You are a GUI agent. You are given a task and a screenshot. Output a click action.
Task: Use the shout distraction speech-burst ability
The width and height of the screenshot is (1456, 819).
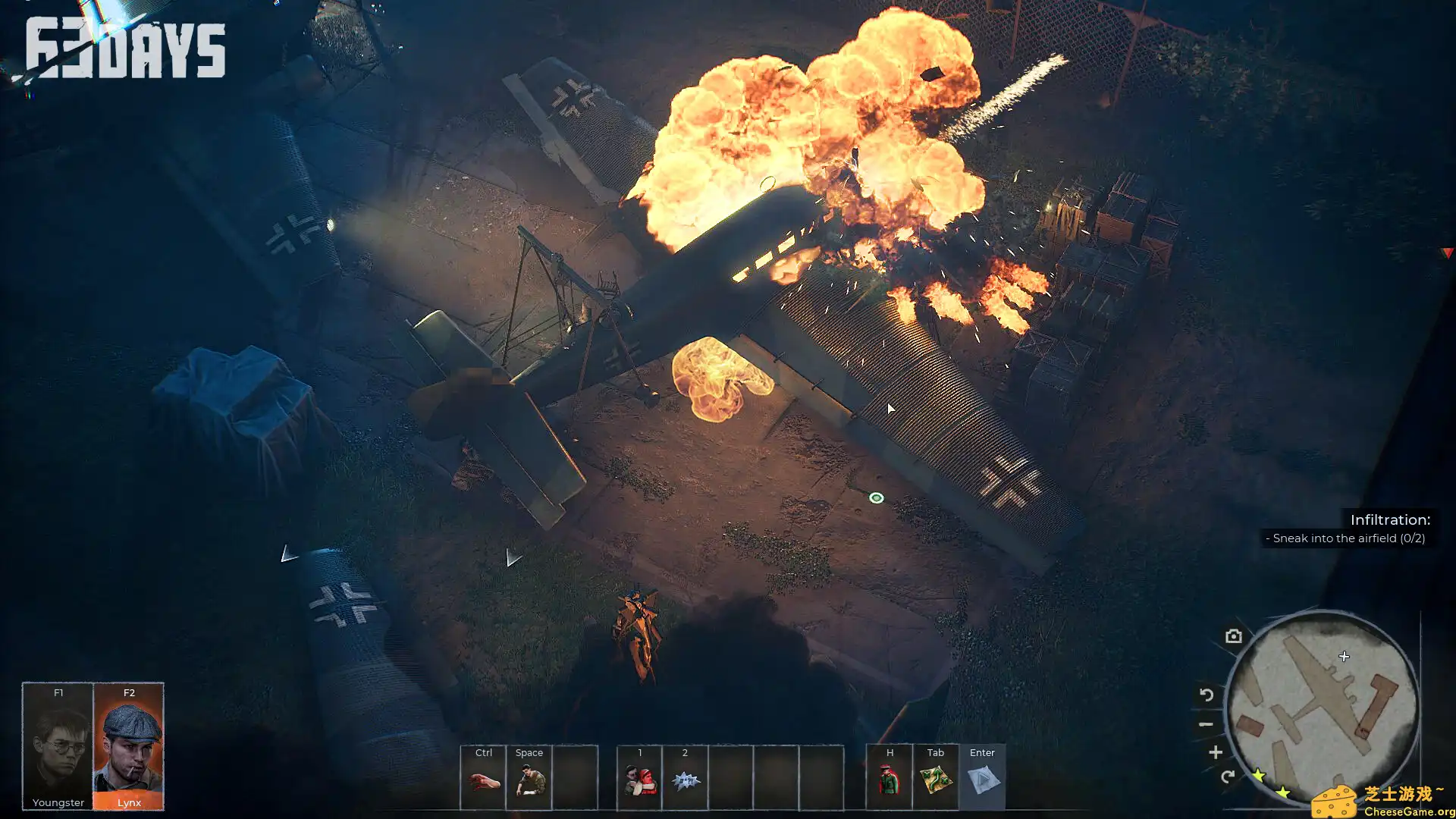pyautogui.click(x=685, y=779)
